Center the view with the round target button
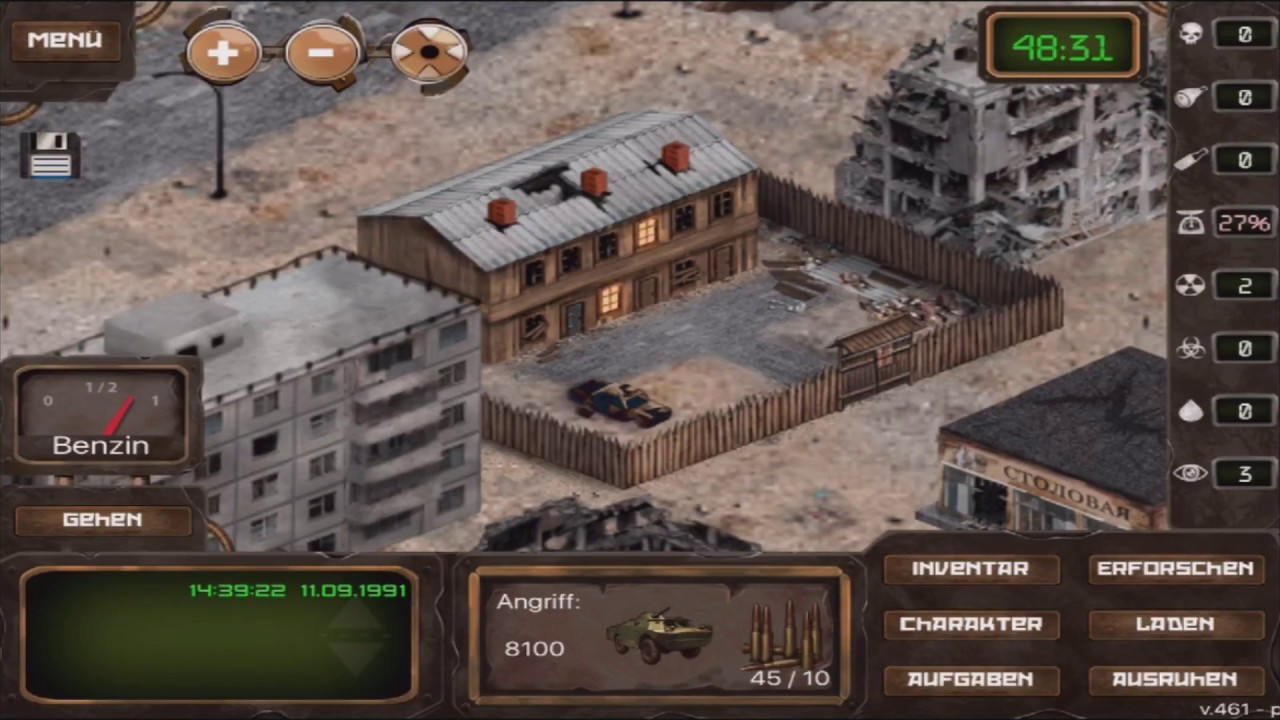The height and width of the screenshot is (720, 1280). tap(429, 52)
